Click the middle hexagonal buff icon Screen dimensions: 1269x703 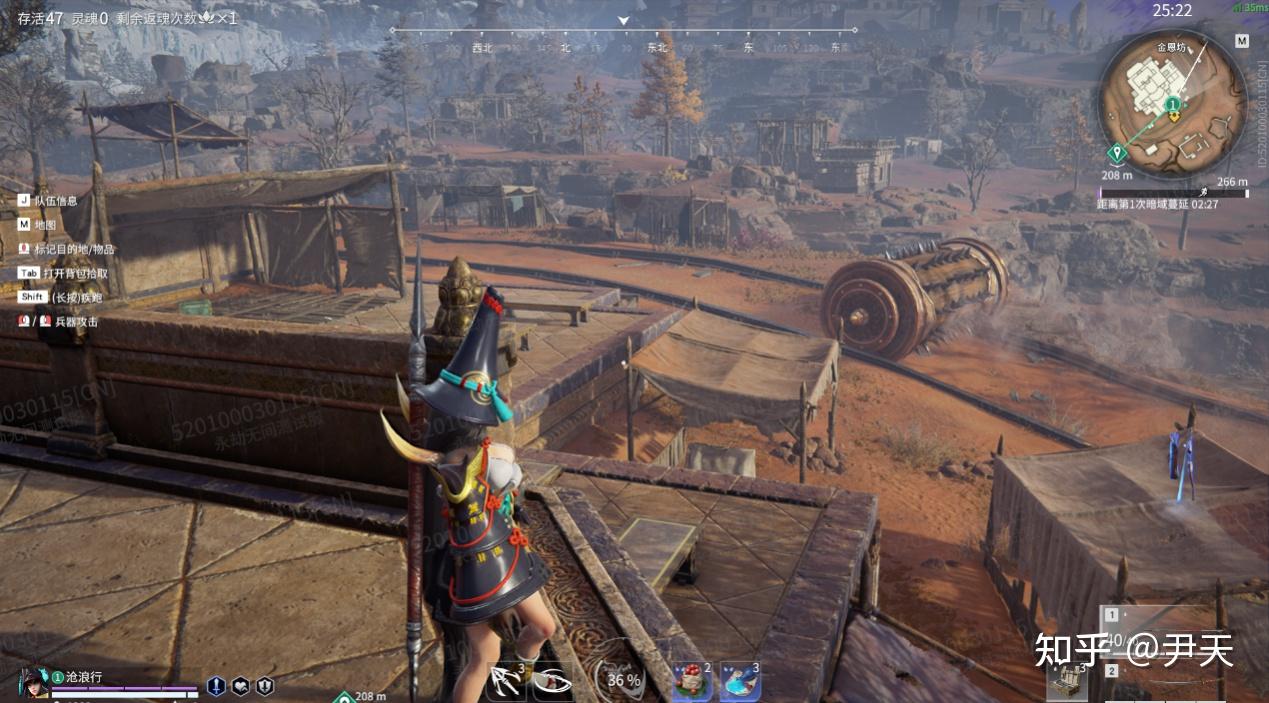[x=240, y=686]
